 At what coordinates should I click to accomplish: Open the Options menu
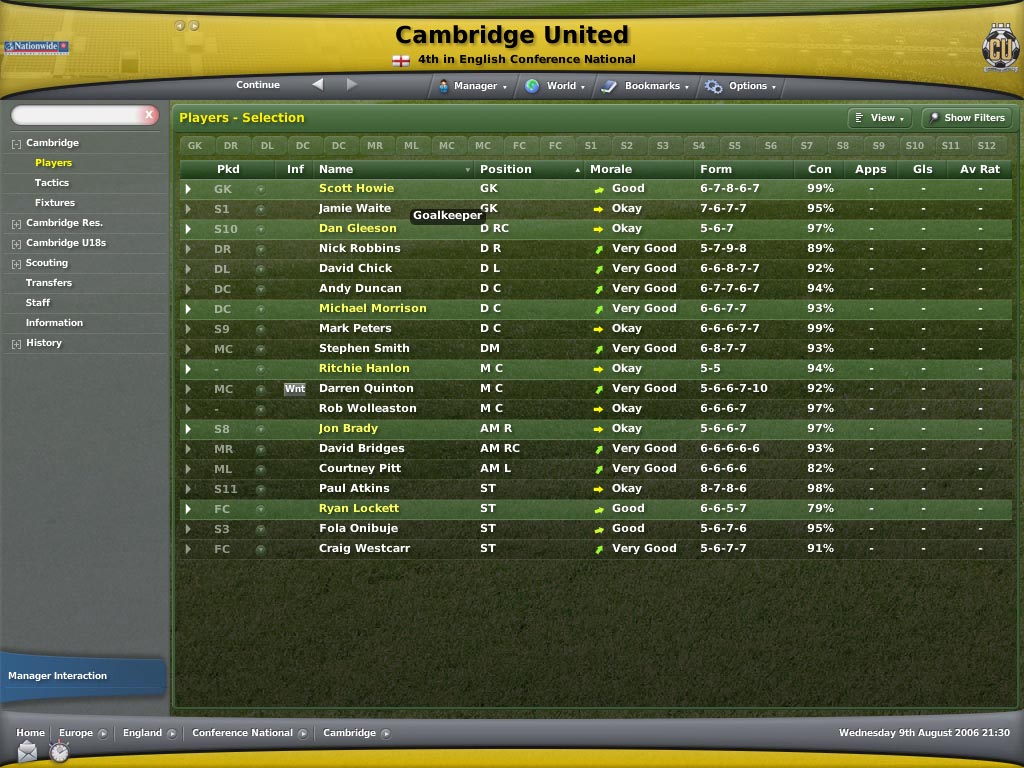pyautogui.click(x=742, y=86)
